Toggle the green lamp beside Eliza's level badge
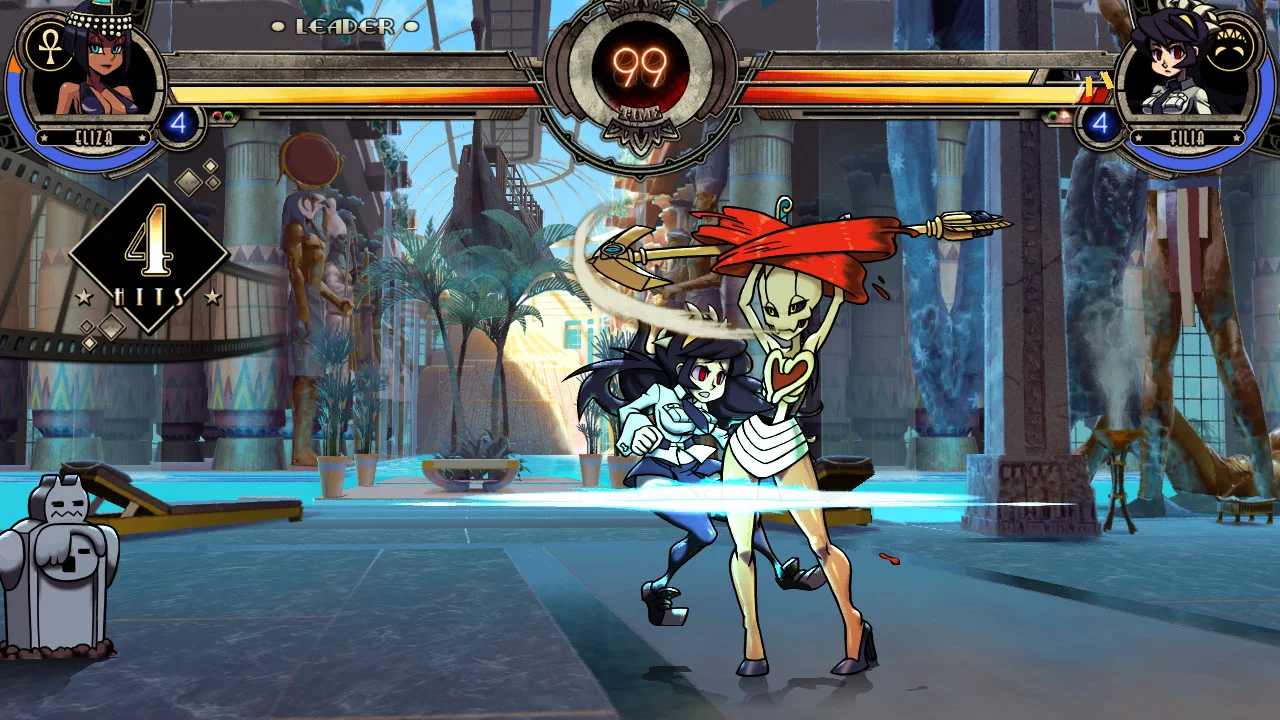Image resolution: width=1280 pixels, height=720 pixels. [228, 115]
